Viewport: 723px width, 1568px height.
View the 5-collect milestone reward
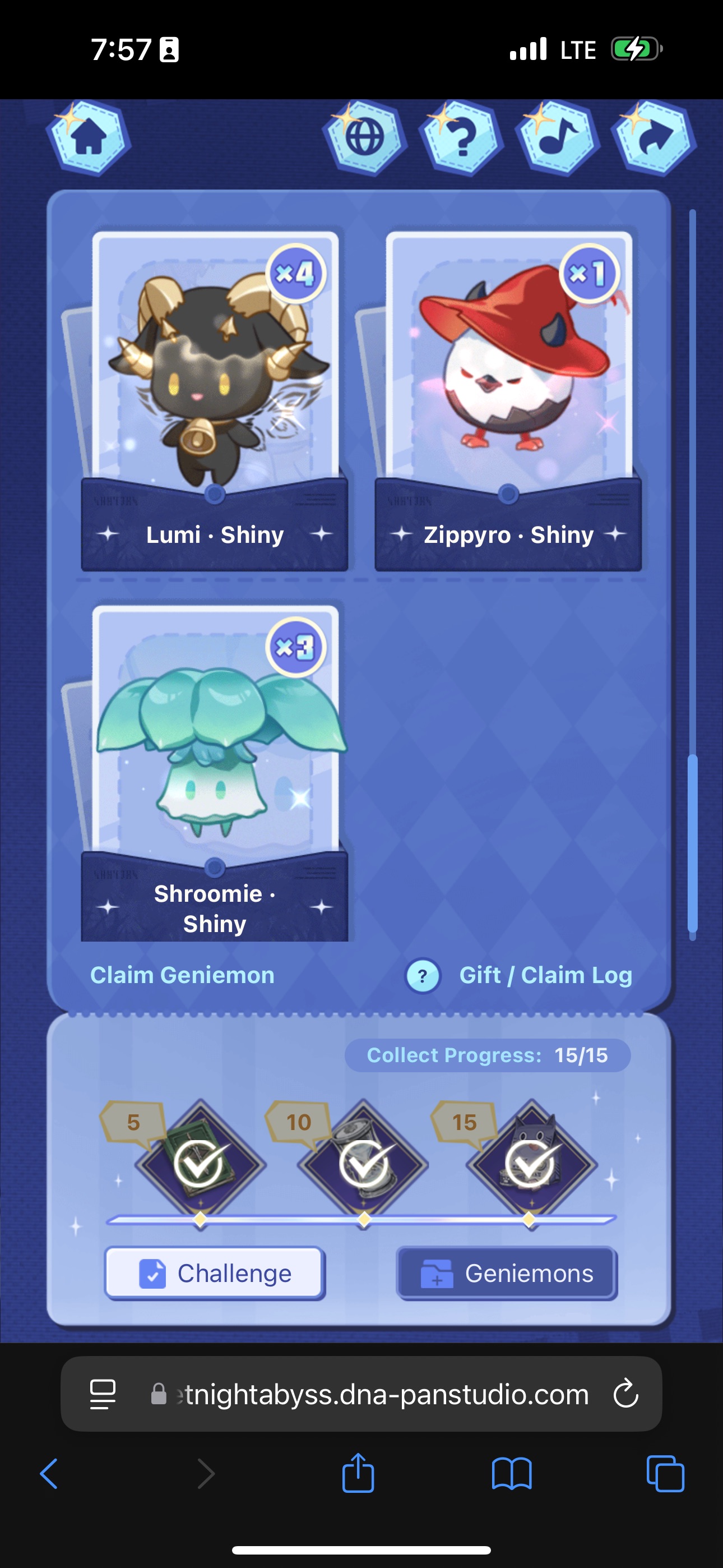(200, 1164)
